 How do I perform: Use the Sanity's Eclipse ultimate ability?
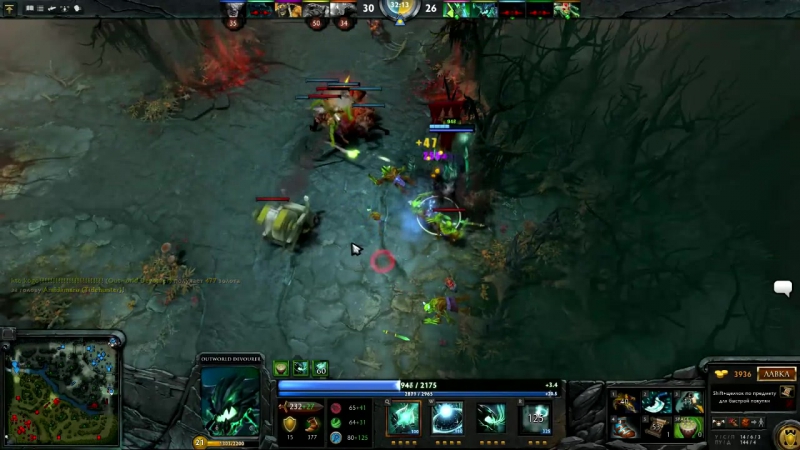pyautogui.click(x=535, y=418)
